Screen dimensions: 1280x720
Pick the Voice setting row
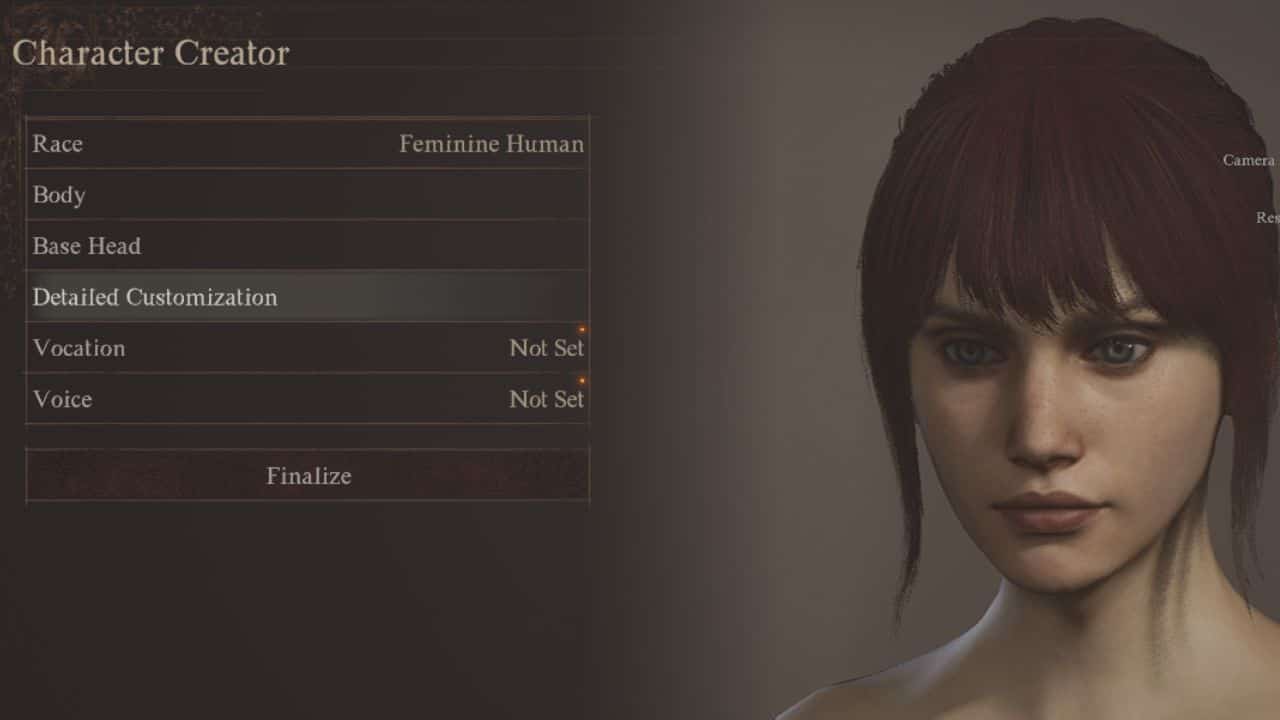pyautogui.click(x=307, y=399)
